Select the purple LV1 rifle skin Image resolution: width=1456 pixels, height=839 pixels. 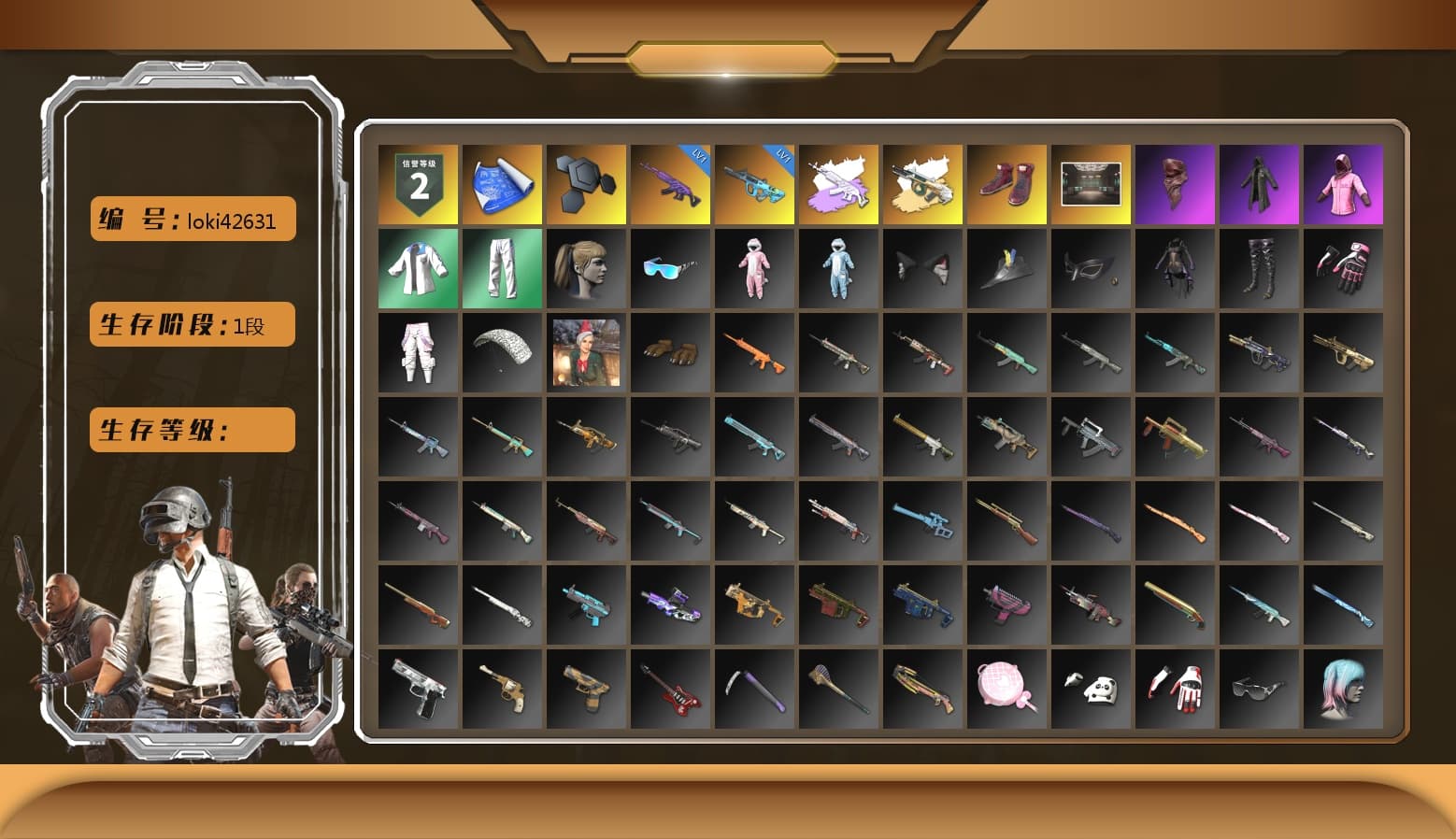point(670,183)
